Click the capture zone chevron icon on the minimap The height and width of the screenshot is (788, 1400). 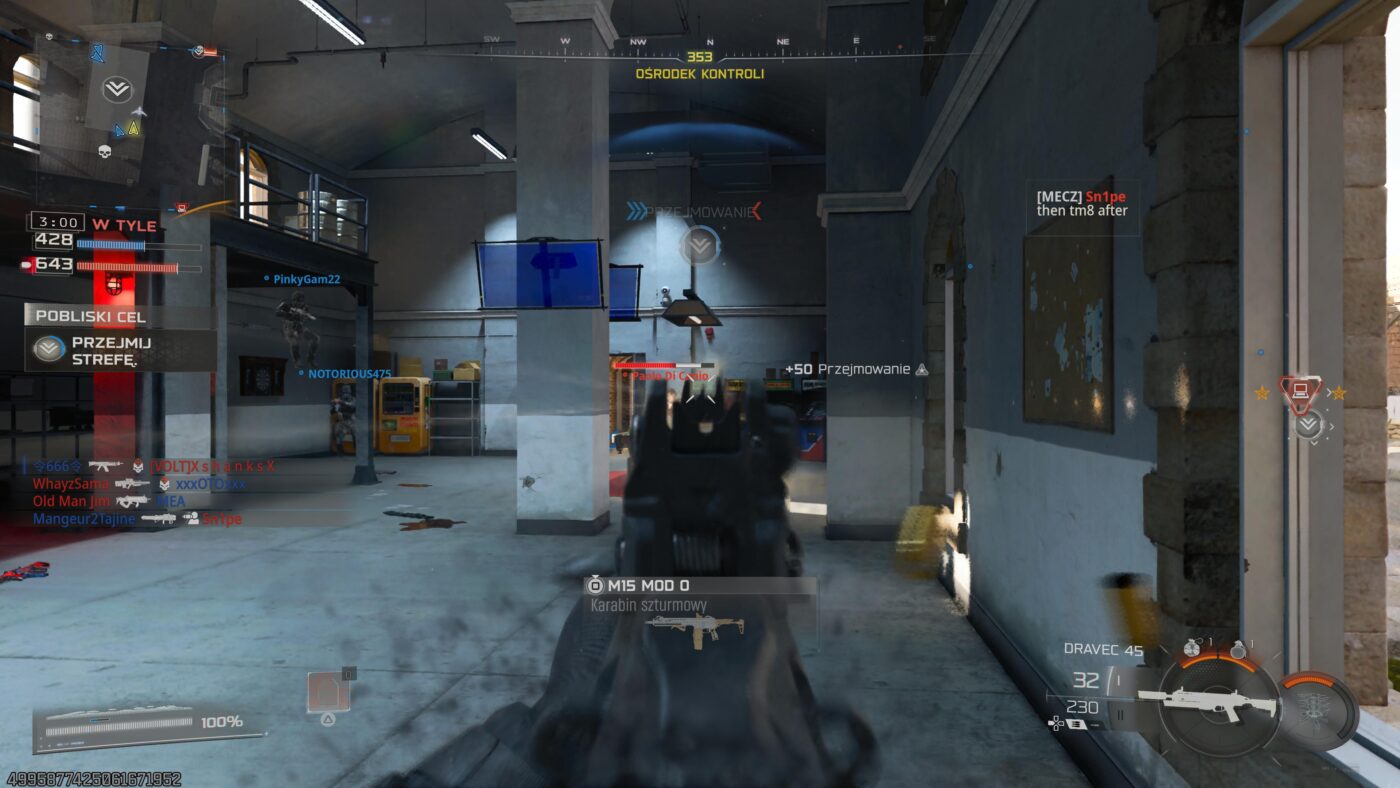point(118,88)
